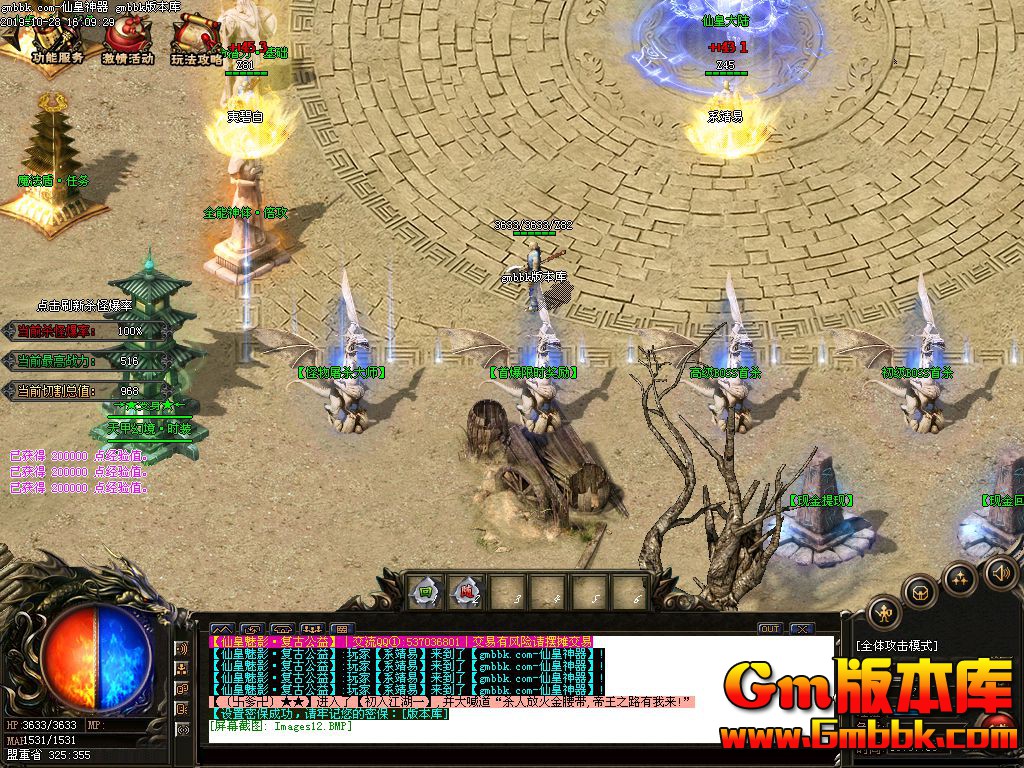Open the character panel warrior icon
Image resolution: width=1024 pixels, height=768 pixels.
click(x=884, y=612)
